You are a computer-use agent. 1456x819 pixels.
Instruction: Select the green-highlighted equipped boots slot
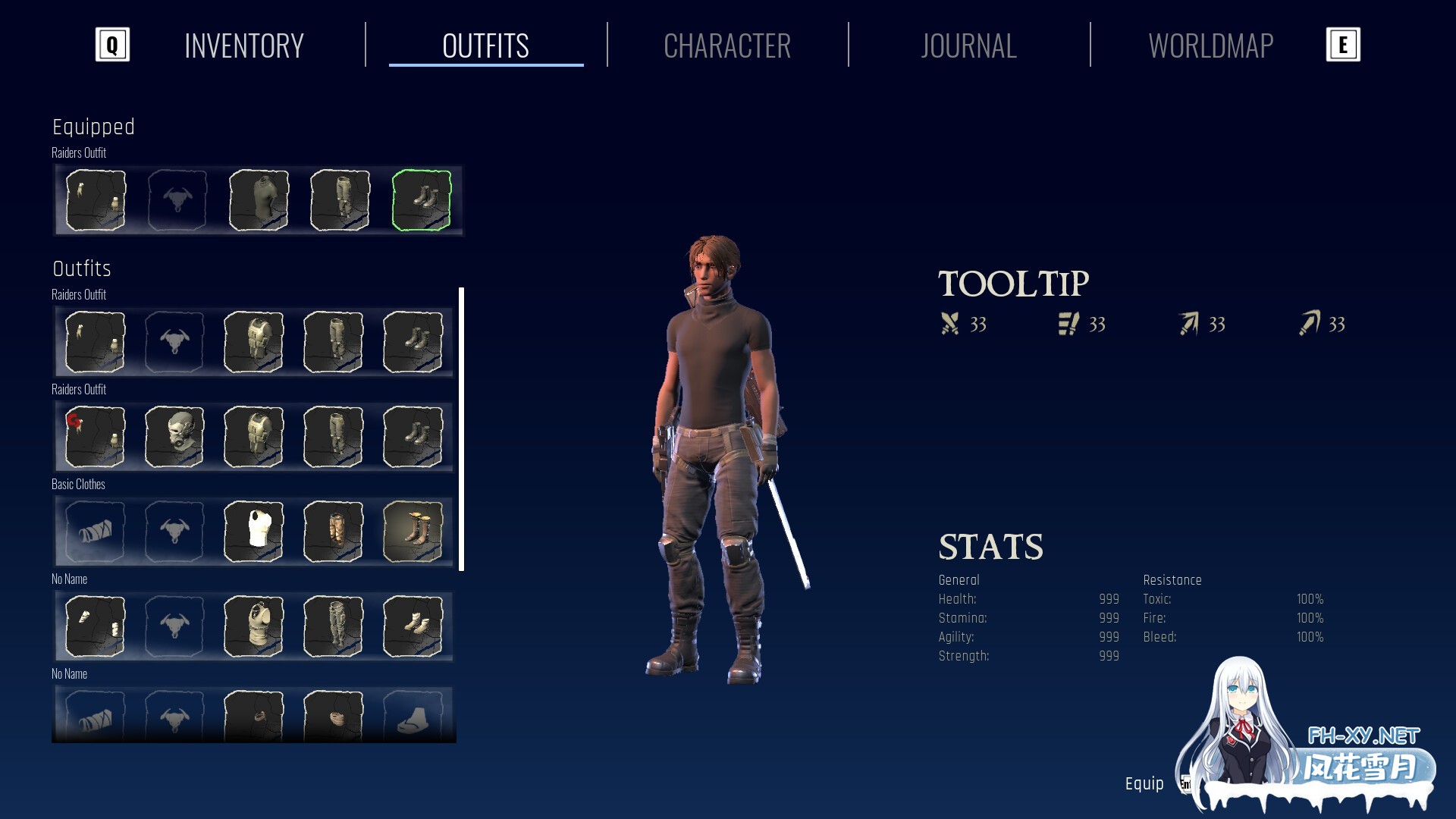[x=422, y=200]
